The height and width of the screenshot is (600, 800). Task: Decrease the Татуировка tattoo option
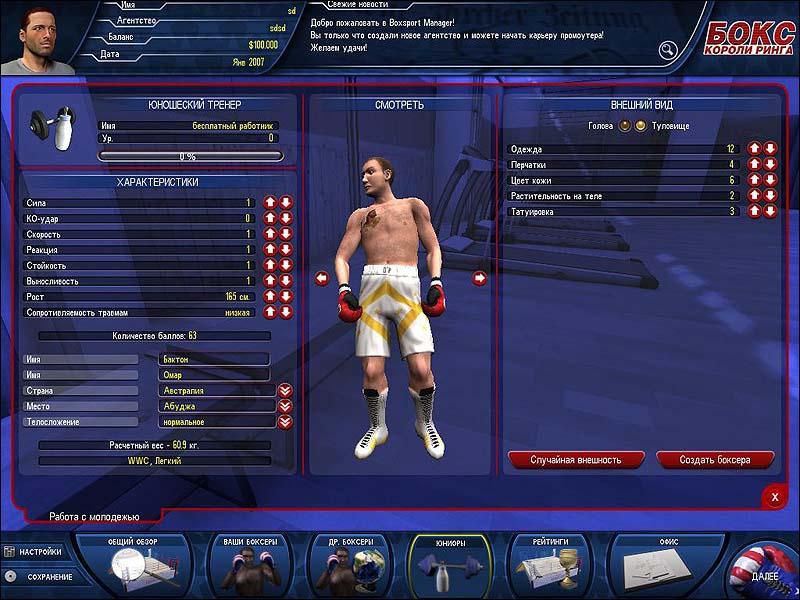click(770, 212)
